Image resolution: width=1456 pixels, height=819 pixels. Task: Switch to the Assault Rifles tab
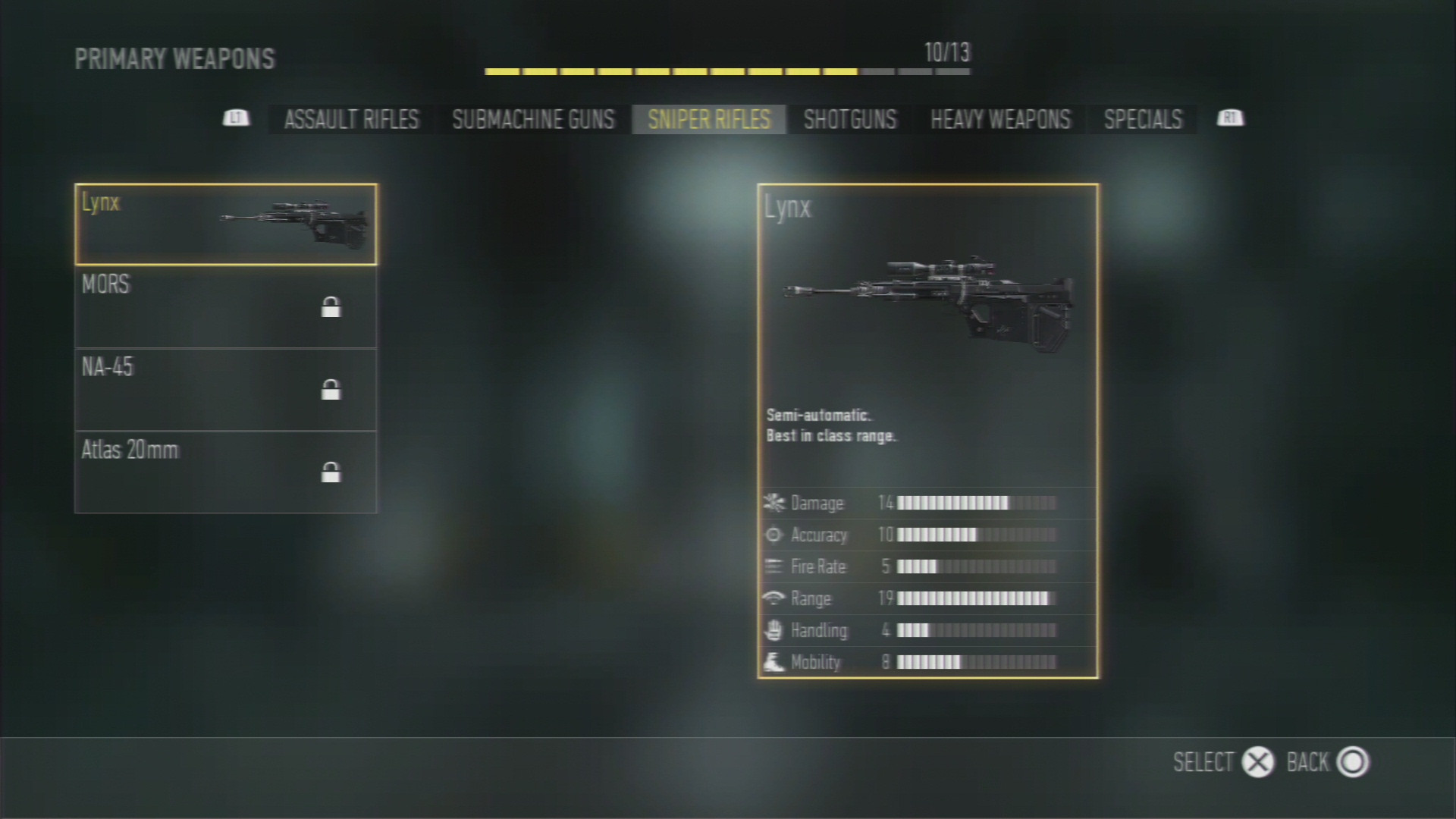tap(351, 119)
